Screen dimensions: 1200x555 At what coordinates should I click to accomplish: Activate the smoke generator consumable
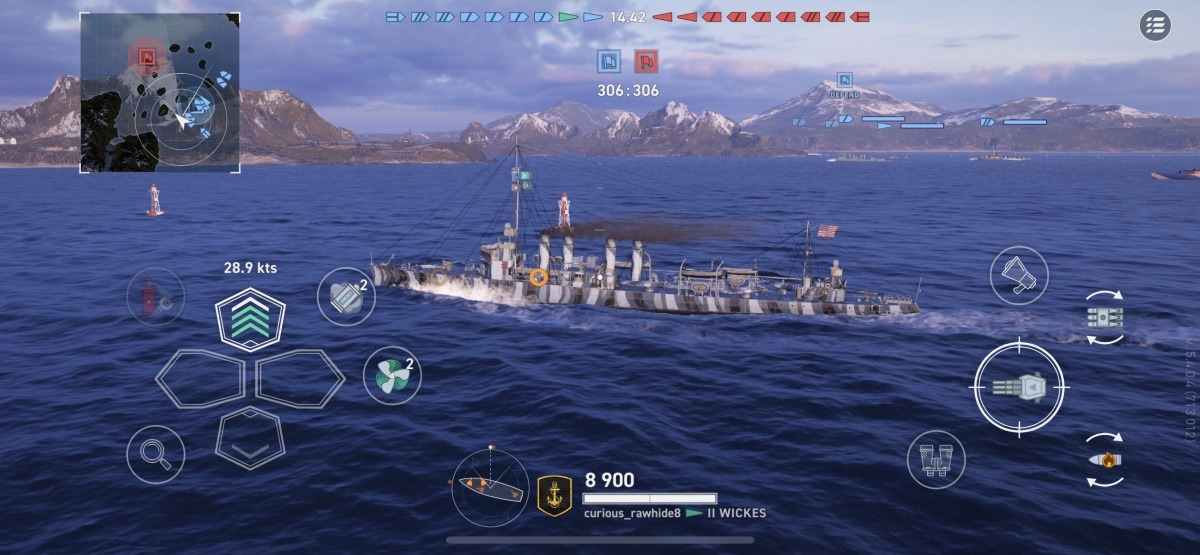pos(346,296)
